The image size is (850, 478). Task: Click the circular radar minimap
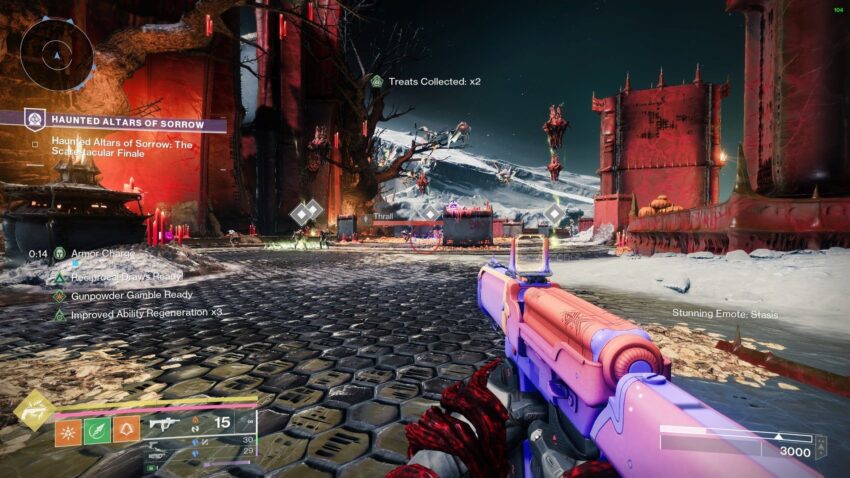pos(56,53)
